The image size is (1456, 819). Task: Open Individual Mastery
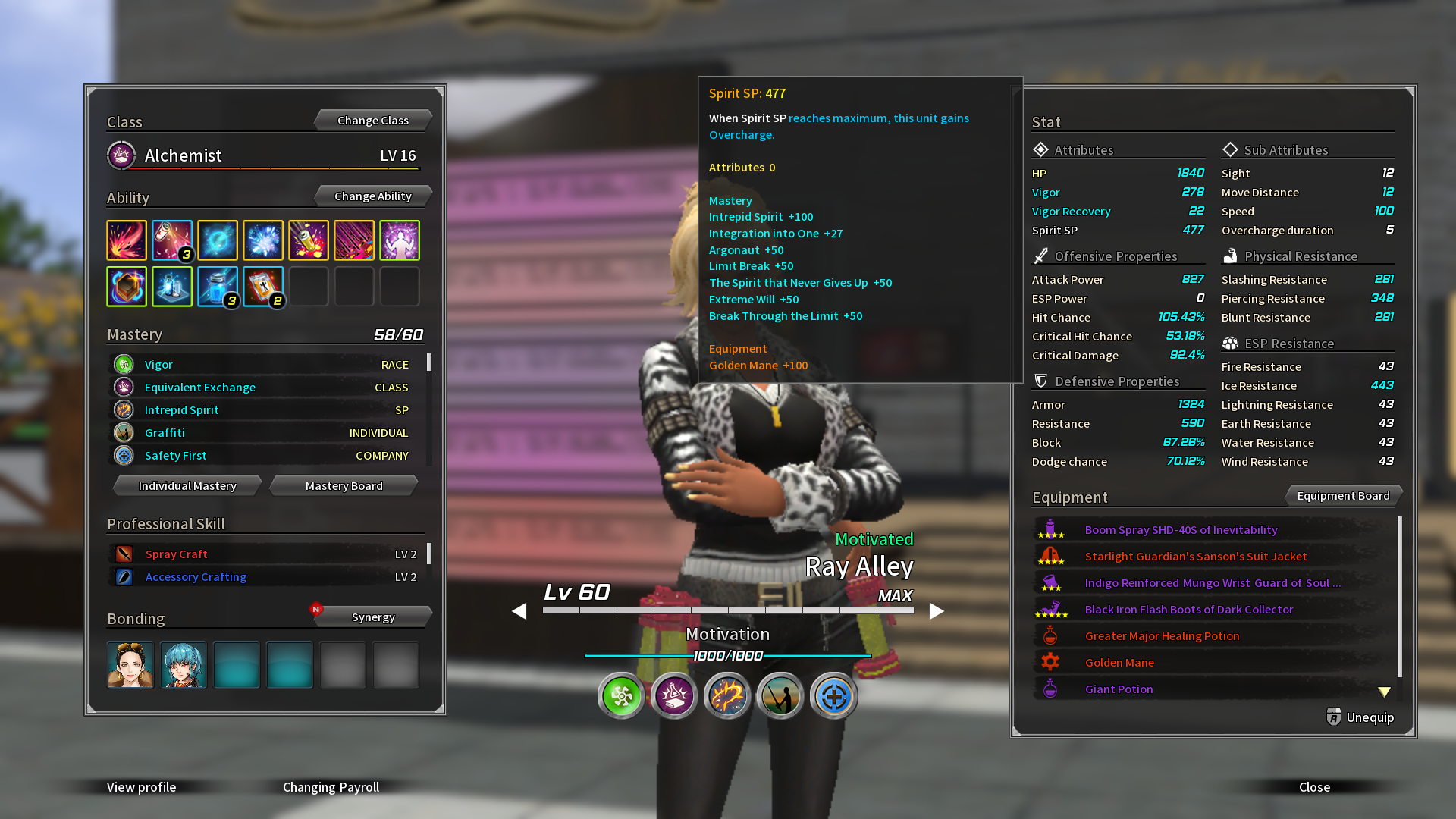click(187, 486)
